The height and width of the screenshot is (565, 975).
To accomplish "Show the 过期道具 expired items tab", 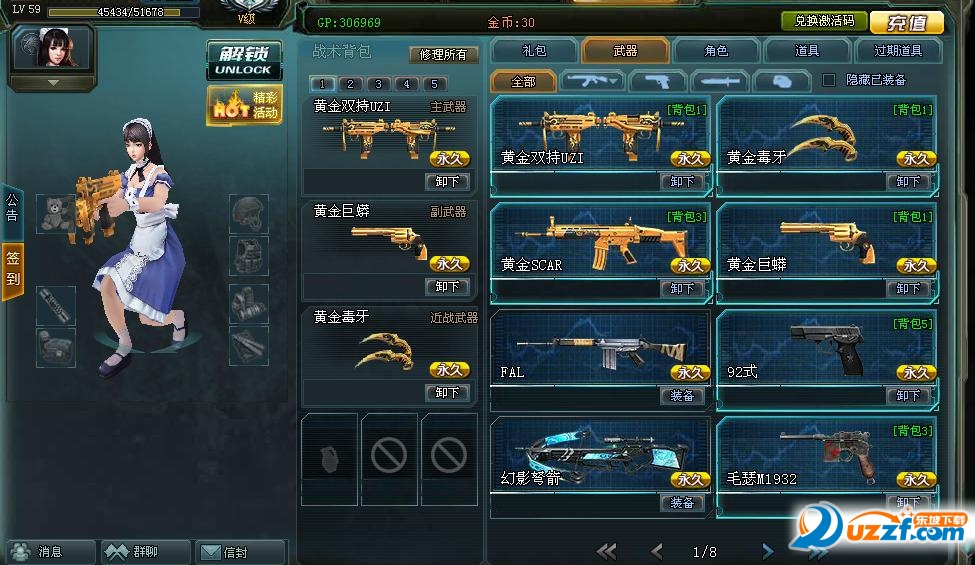I will pyautogui.click(x=897, y=50).
